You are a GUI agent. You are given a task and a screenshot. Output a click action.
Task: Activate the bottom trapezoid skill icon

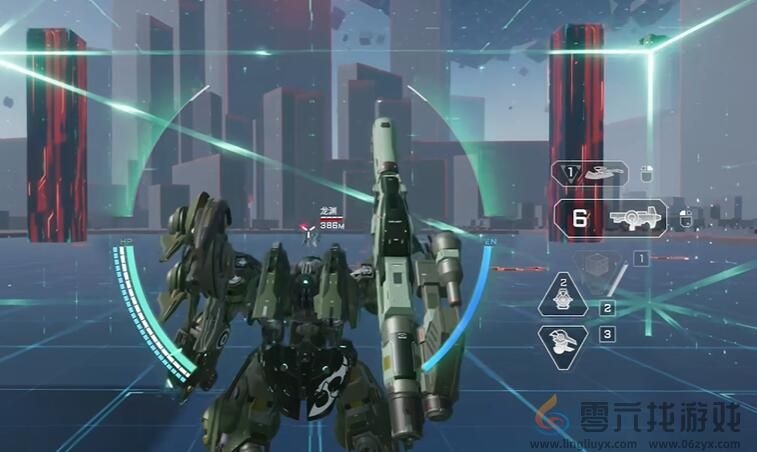click(563, 341)
